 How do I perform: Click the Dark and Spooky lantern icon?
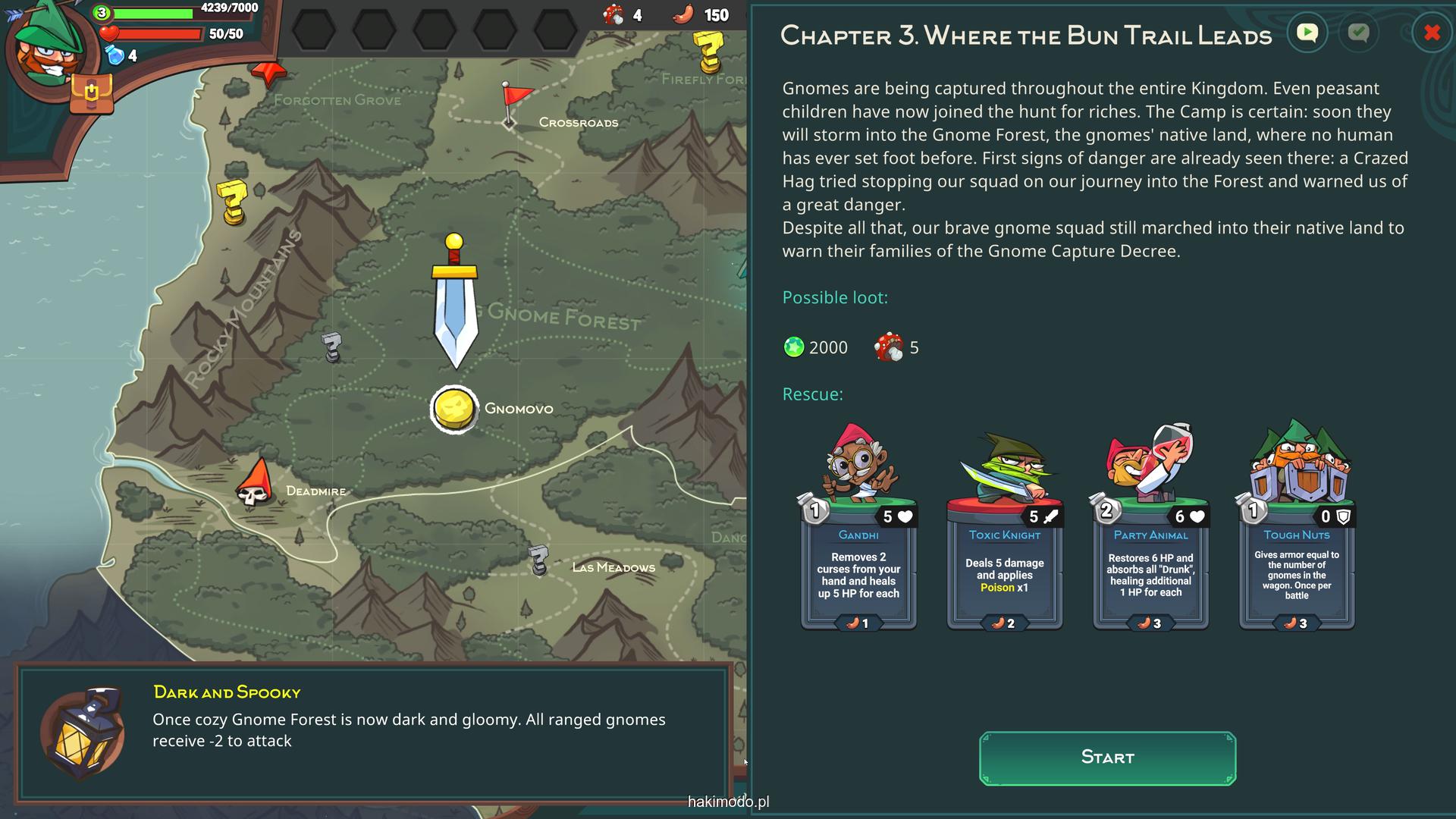[83, 733]
